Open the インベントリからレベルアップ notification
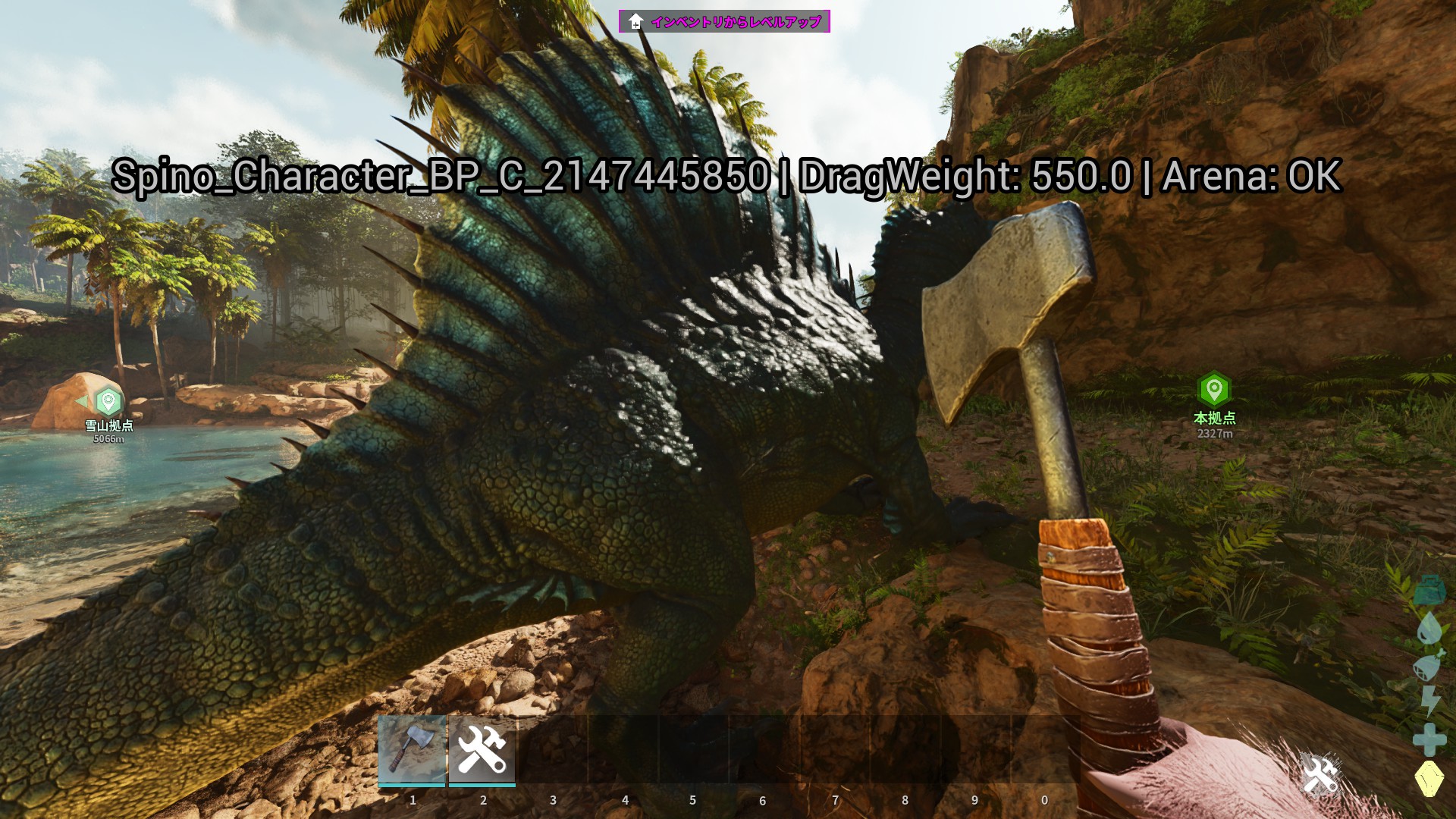The width and height of the screenshot is (1456, 819). pyautogui.click(x=724, y=21)
